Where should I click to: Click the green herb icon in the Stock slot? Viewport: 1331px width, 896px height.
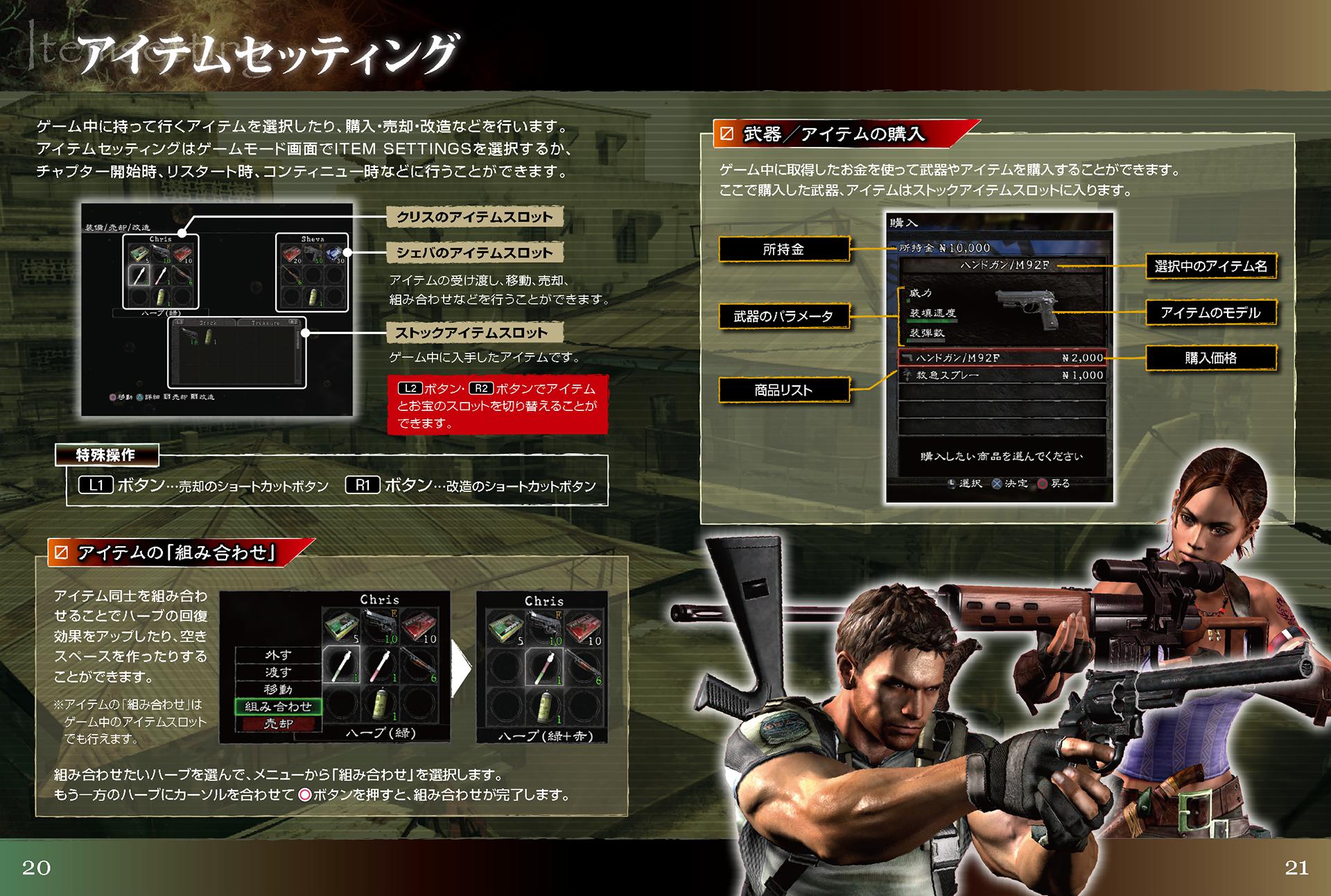coord(209,337)
